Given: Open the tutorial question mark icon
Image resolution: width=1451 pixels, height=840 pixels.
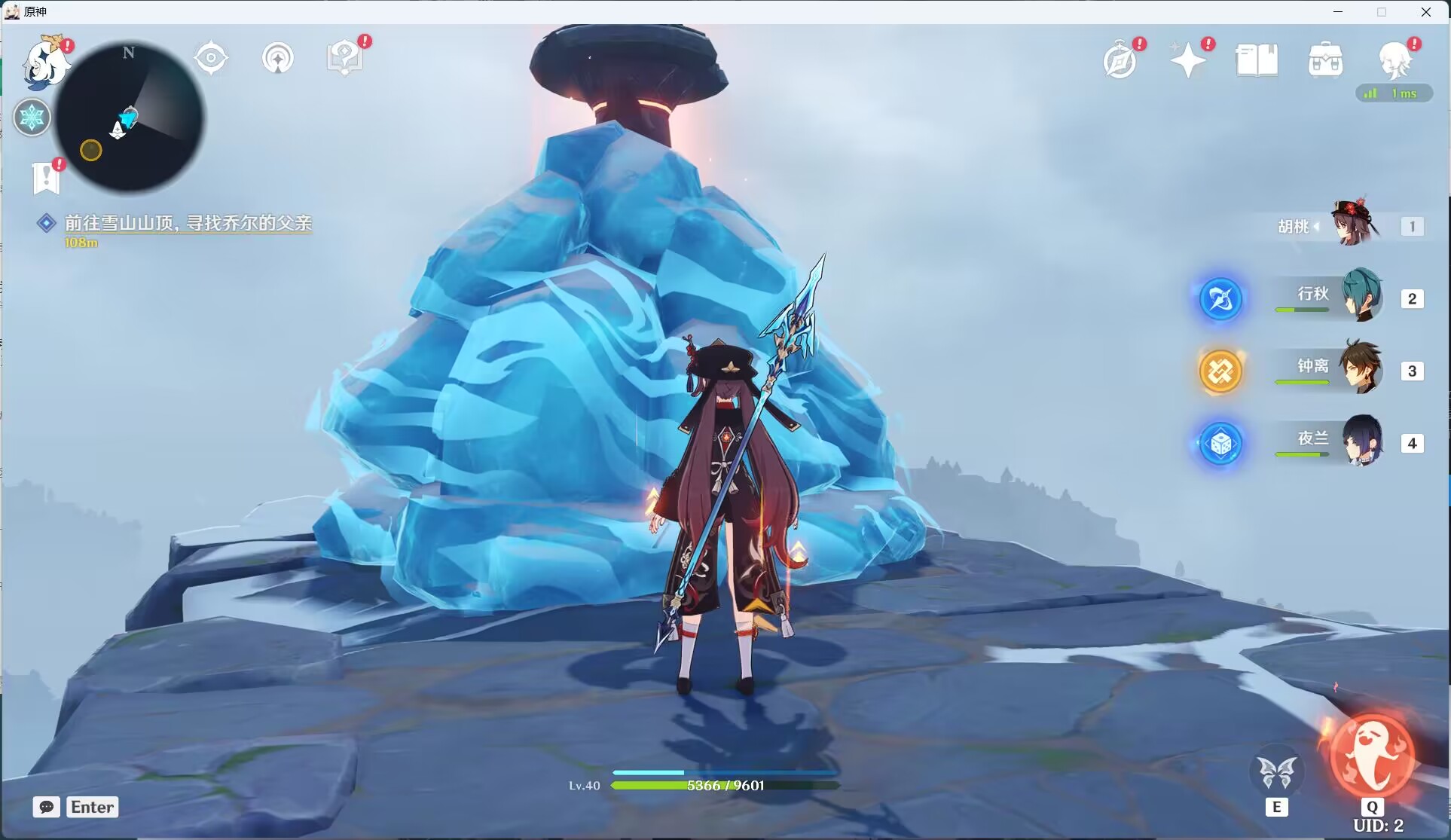Looking at the screenshot, I should 345,57.
